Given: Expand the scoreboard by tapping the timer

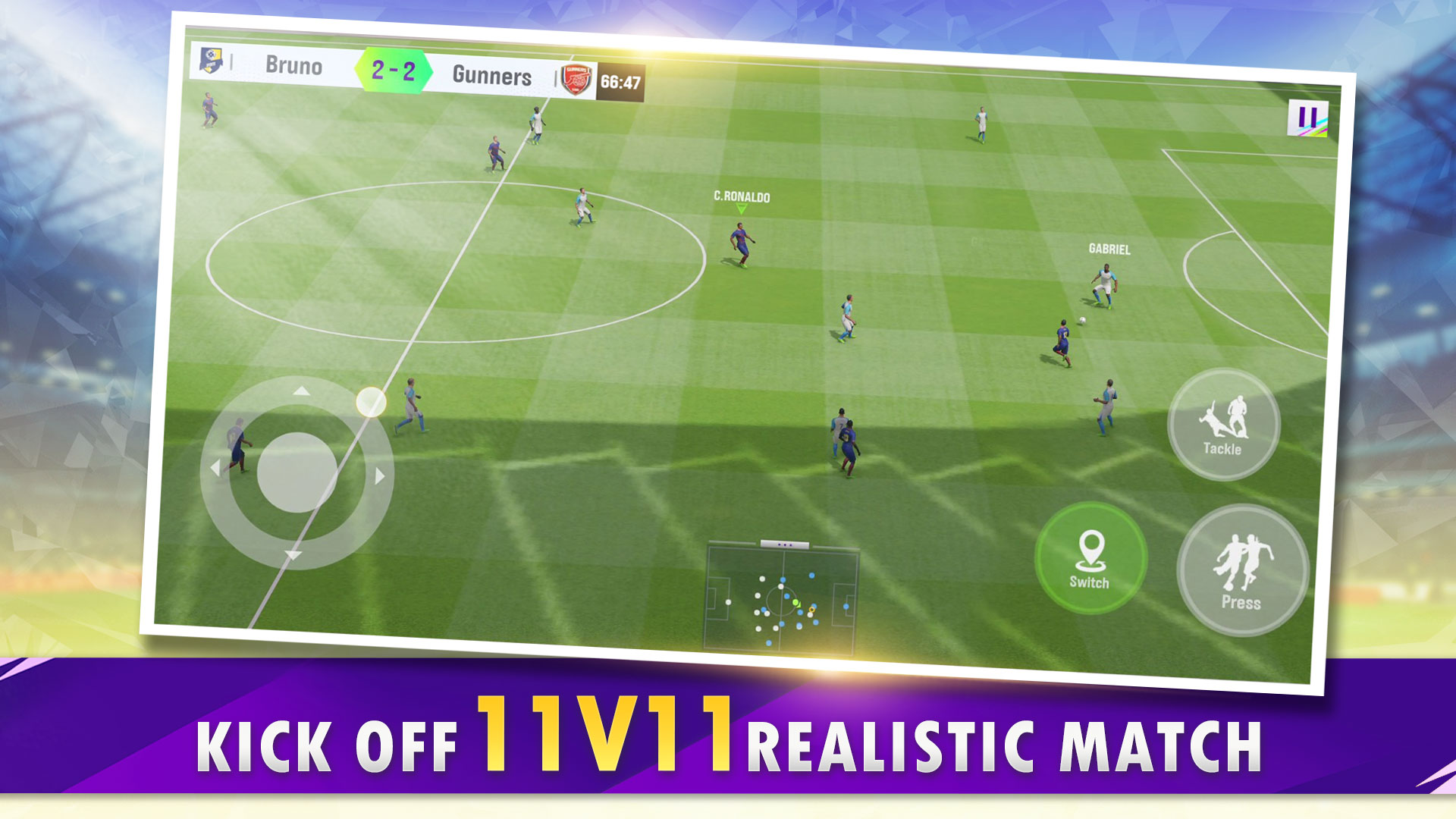Looking at the screenshot, I should [x=620, y=80].
